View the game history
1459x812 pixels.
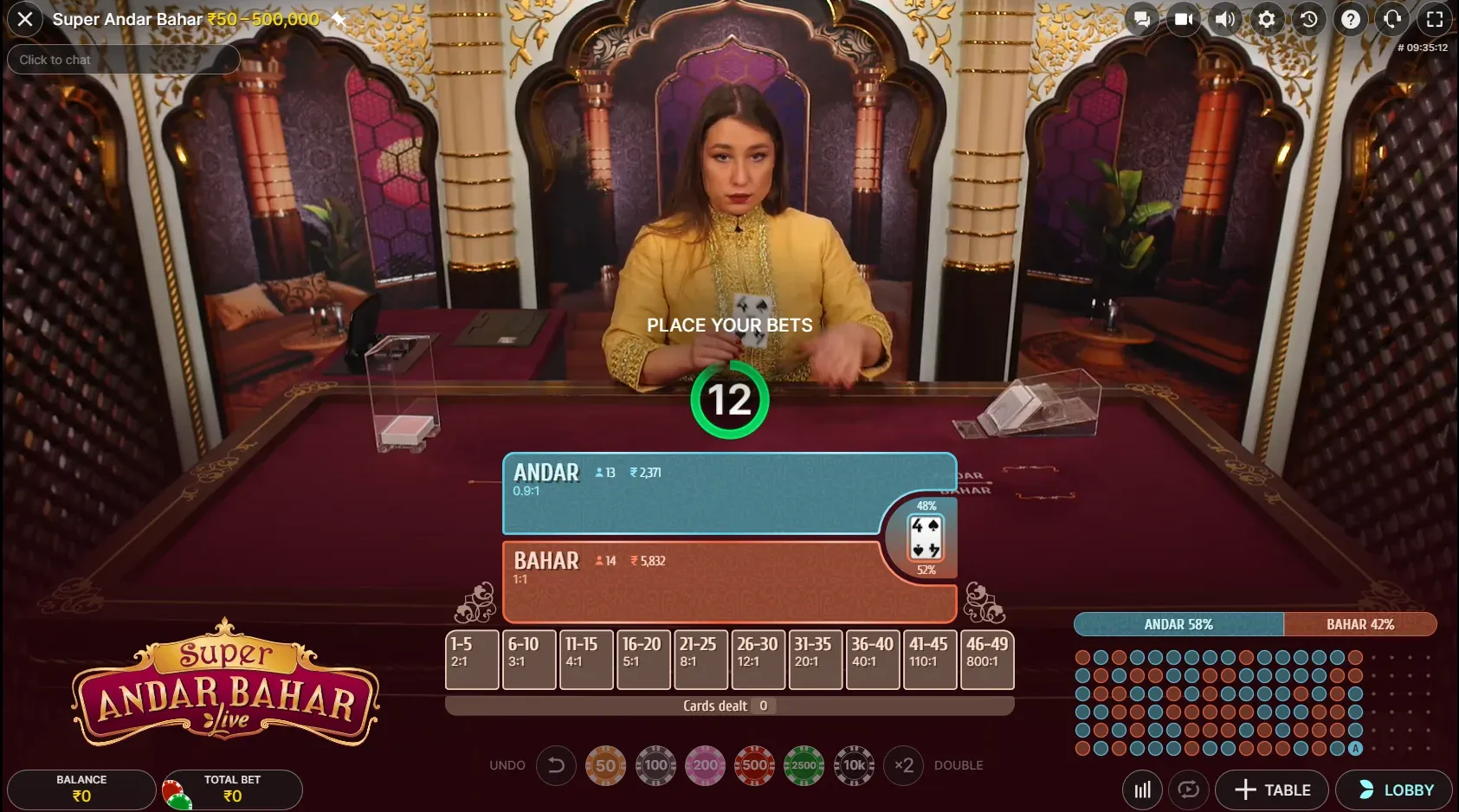point(1308,19)
